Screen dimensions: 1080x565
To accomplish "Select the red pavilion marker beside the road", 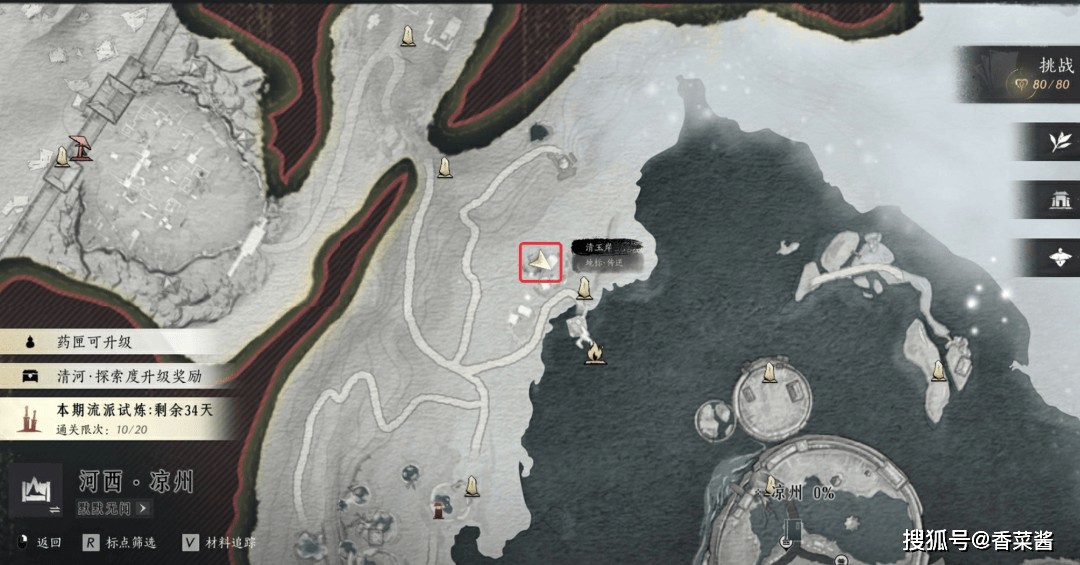I will pos(80,148).
